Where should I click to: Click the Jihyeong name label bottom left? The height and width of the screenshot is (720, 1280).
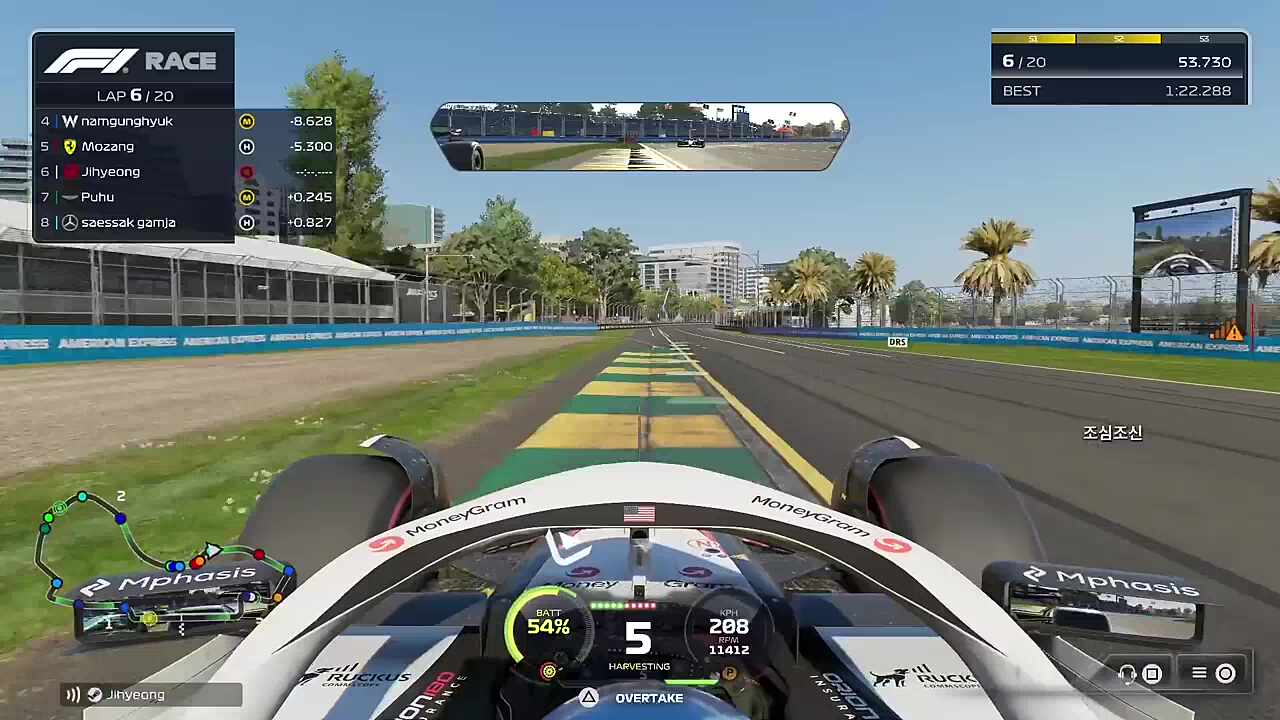click(x=135, y=694)
